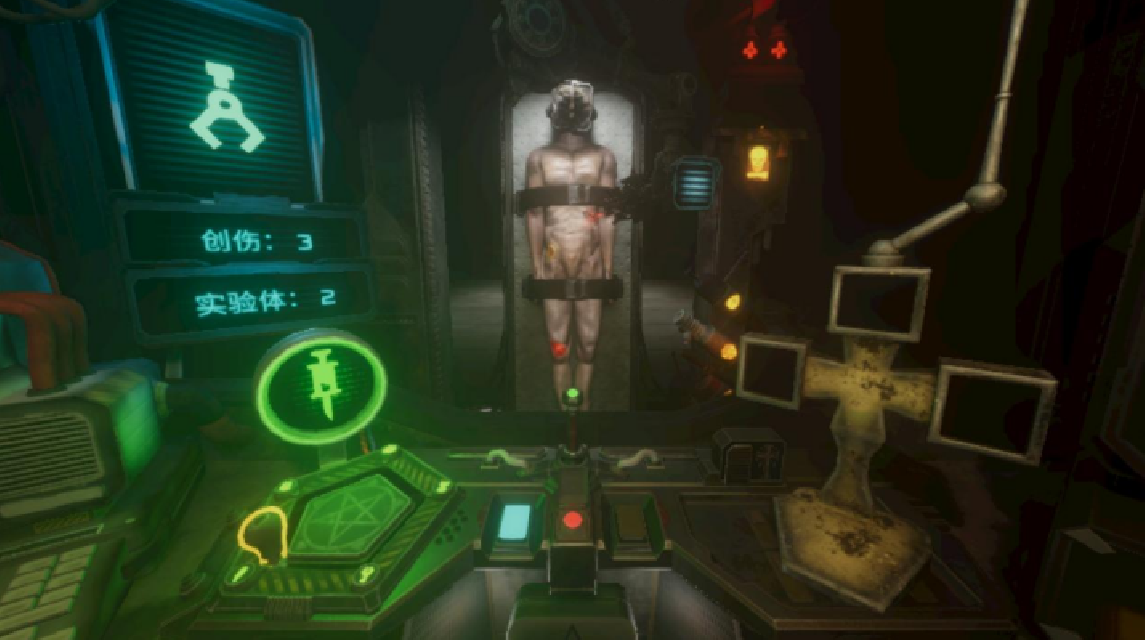
Task: Choose the claw grabber tool display
Action: point(227,107)
